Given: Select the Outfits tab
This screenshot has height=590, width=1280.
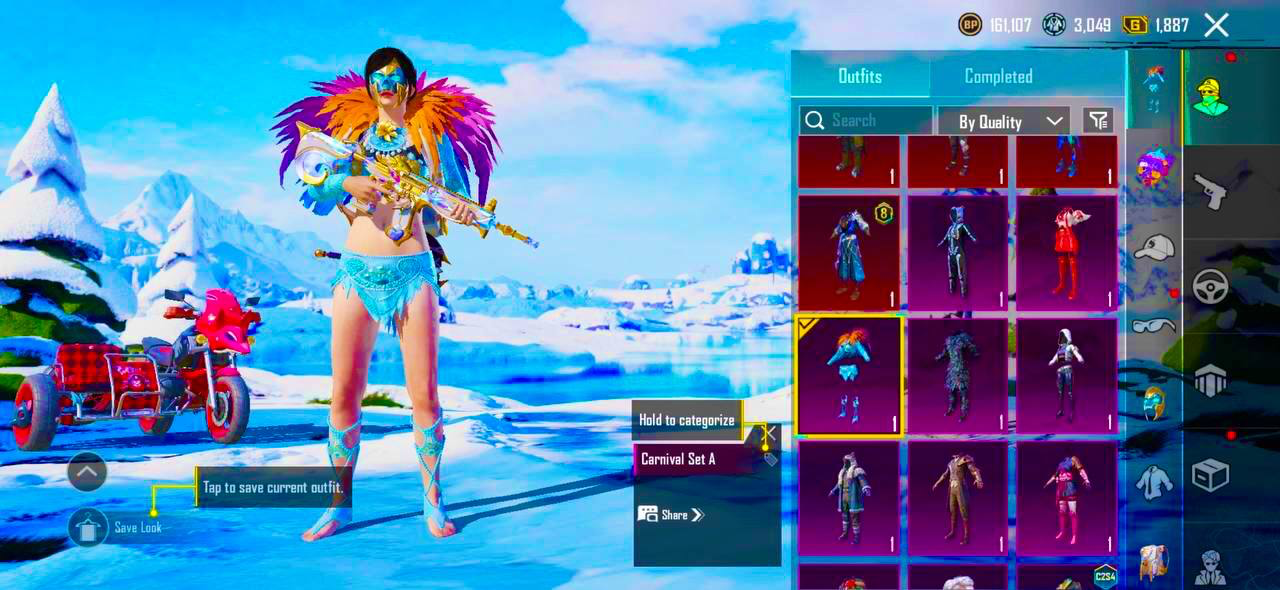Looking at the screenshot, I should (x=860, y=76).
